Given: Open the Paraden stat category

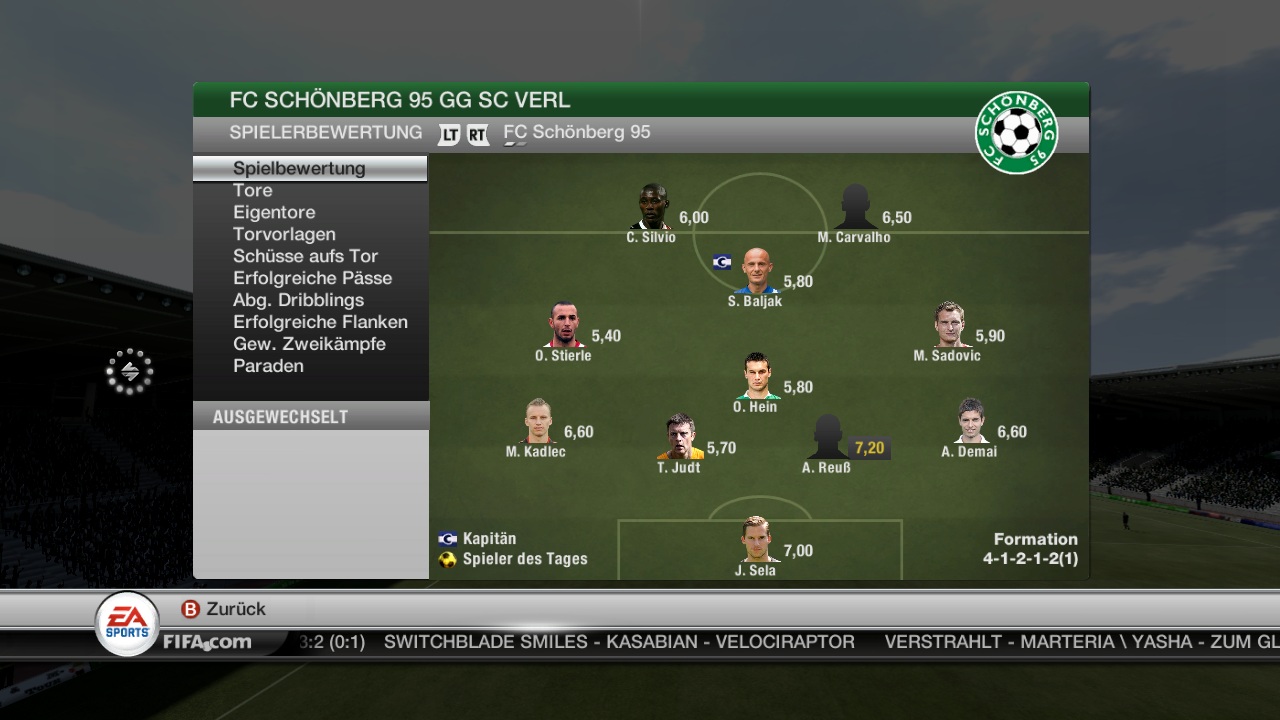Looking at the screenshot, I should click(268, 366).
